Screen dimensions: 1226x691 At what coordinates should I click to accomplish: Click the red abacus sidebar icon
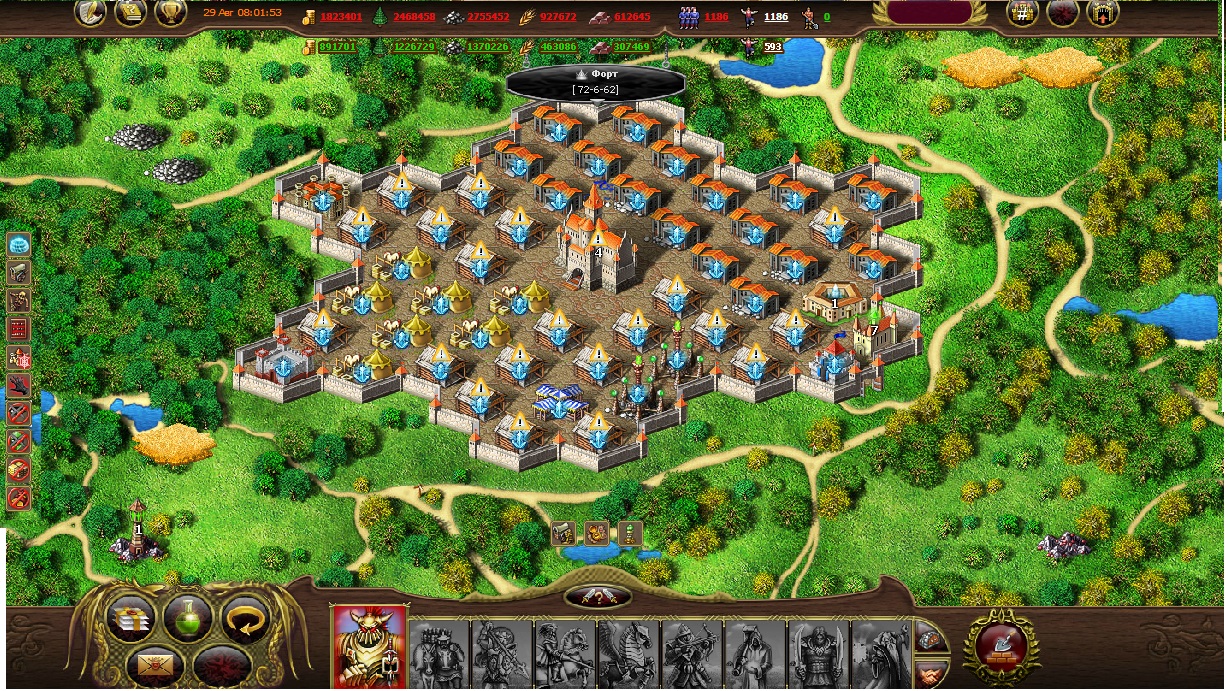point(18,329)
